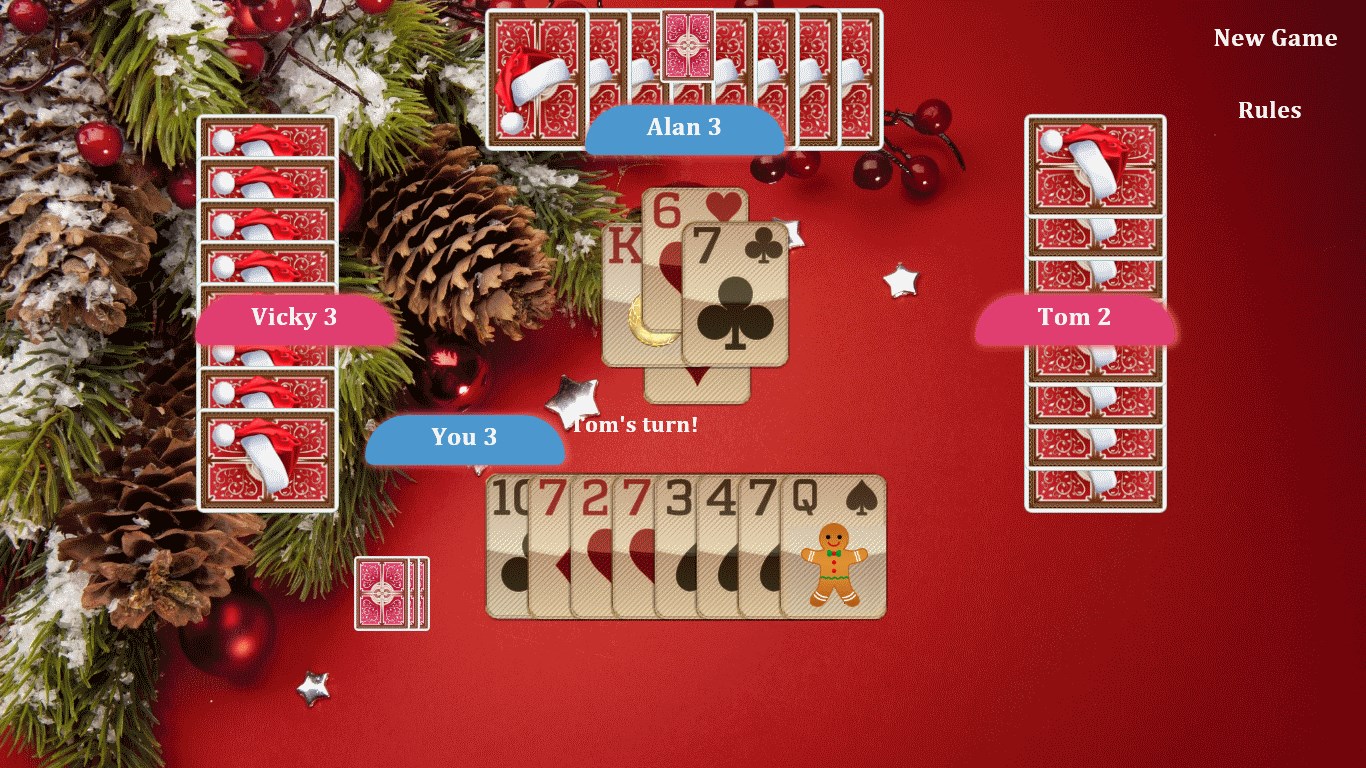Click the Vicky 3 score badge
Screen dimensions: 1366x768
(x=296, y=317)
